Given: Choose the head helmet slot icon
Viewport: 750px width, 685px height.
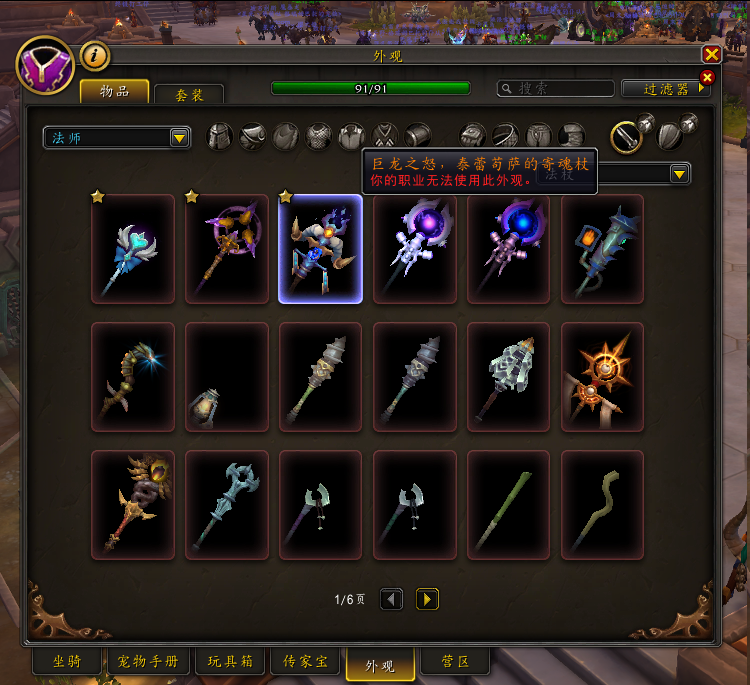Looking at the screenshot, I should [220, 136].
